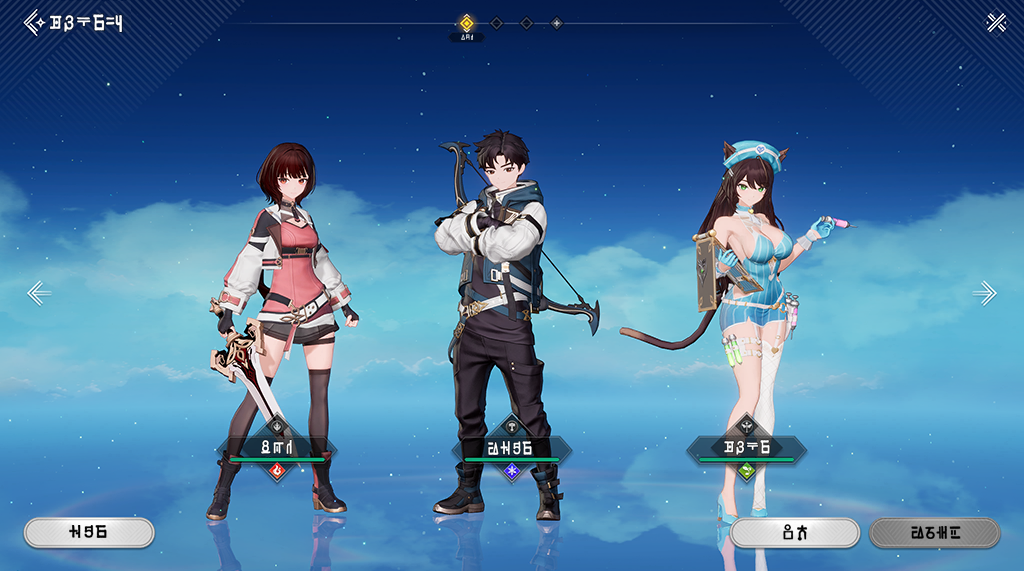Select the sword girl's nameplate
The height and width of the screenshot is (571, 1024).
point(277,447)
